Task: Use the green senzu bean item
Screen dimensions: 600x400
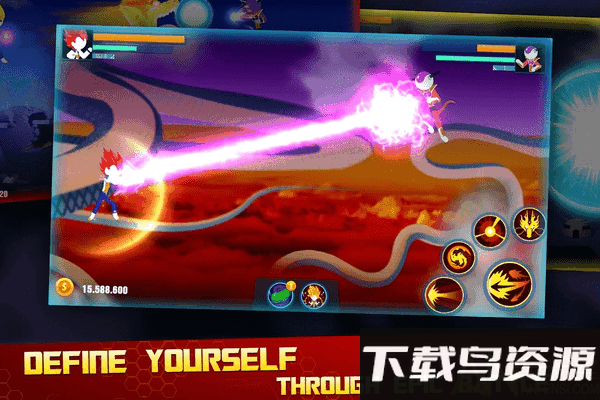Action: point(281,294)
